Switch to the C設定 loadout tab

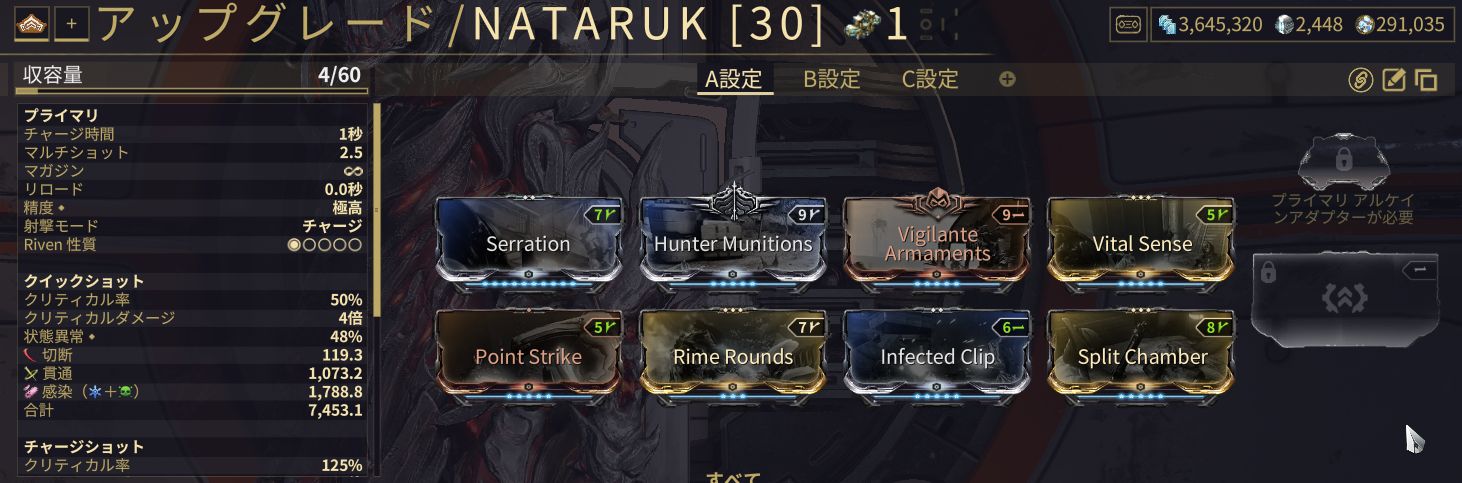click(x=930, y=79)
